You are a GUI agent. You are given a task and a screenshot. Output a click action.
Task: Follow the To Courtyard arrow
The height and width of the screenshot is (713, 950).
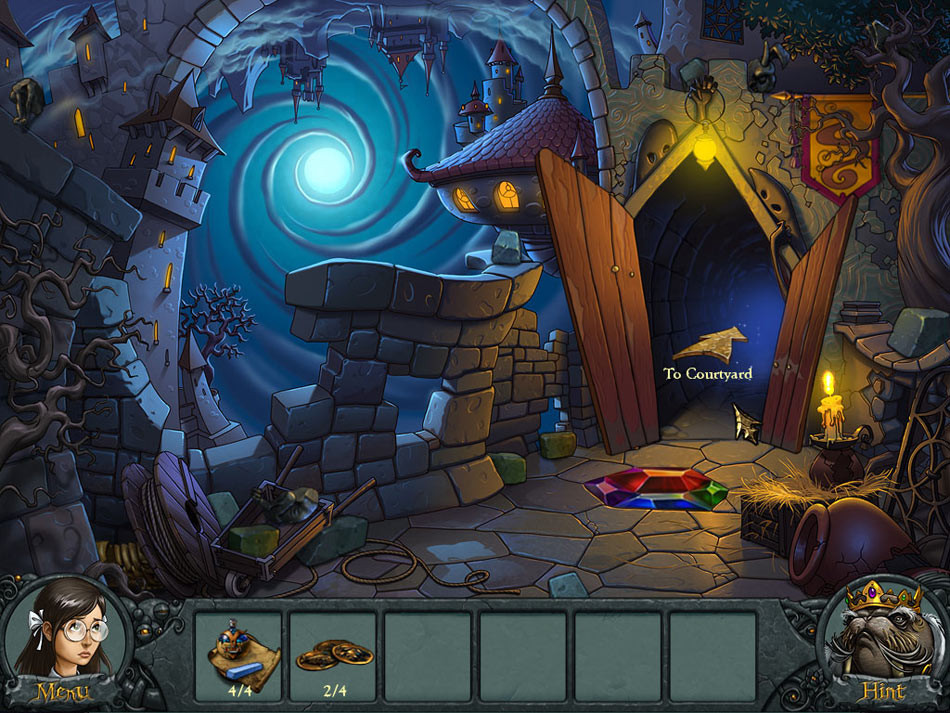pyautogui.click(x=710, y=345)
